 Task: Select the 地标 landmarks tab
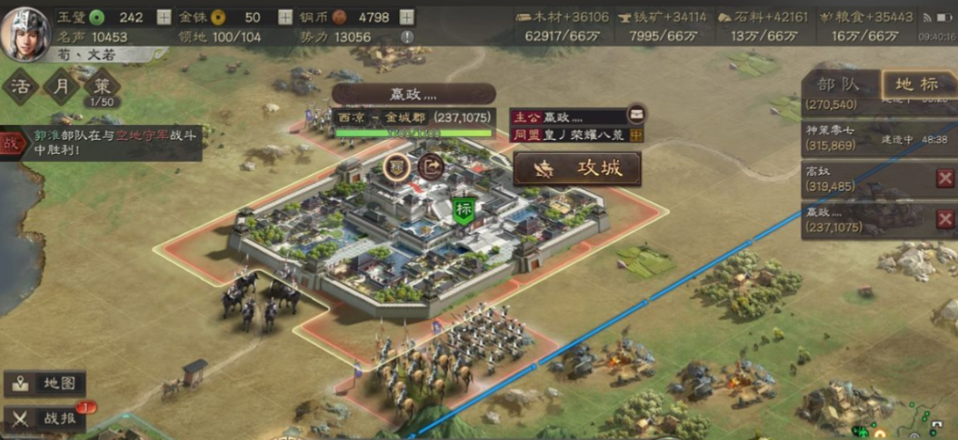click(916, 85)
